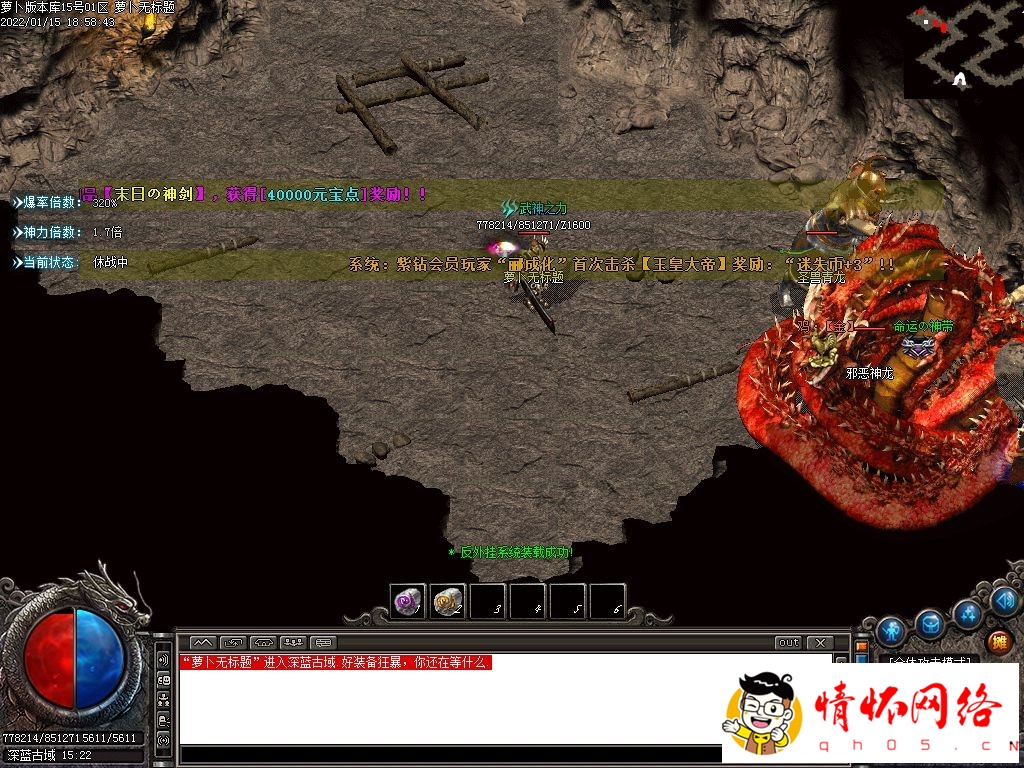The width and height of the screenshot is (1024, 768).
Task: Open the bag via the chest icon
Action: coord(930,625)
